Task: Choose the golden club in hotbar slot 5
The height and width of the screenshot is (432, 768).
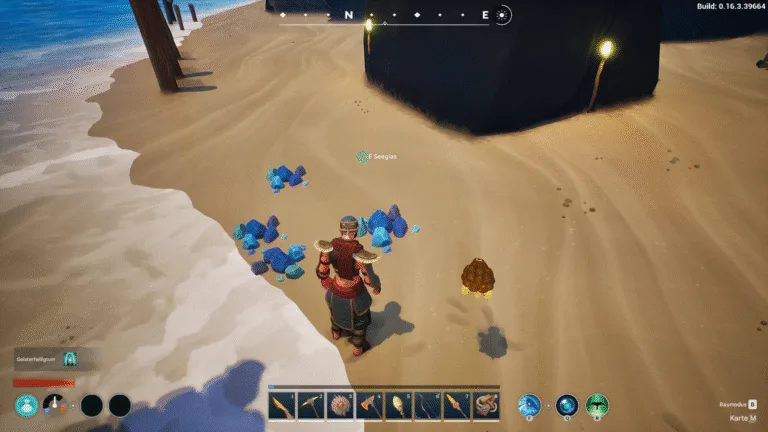Action: [399, 405]
